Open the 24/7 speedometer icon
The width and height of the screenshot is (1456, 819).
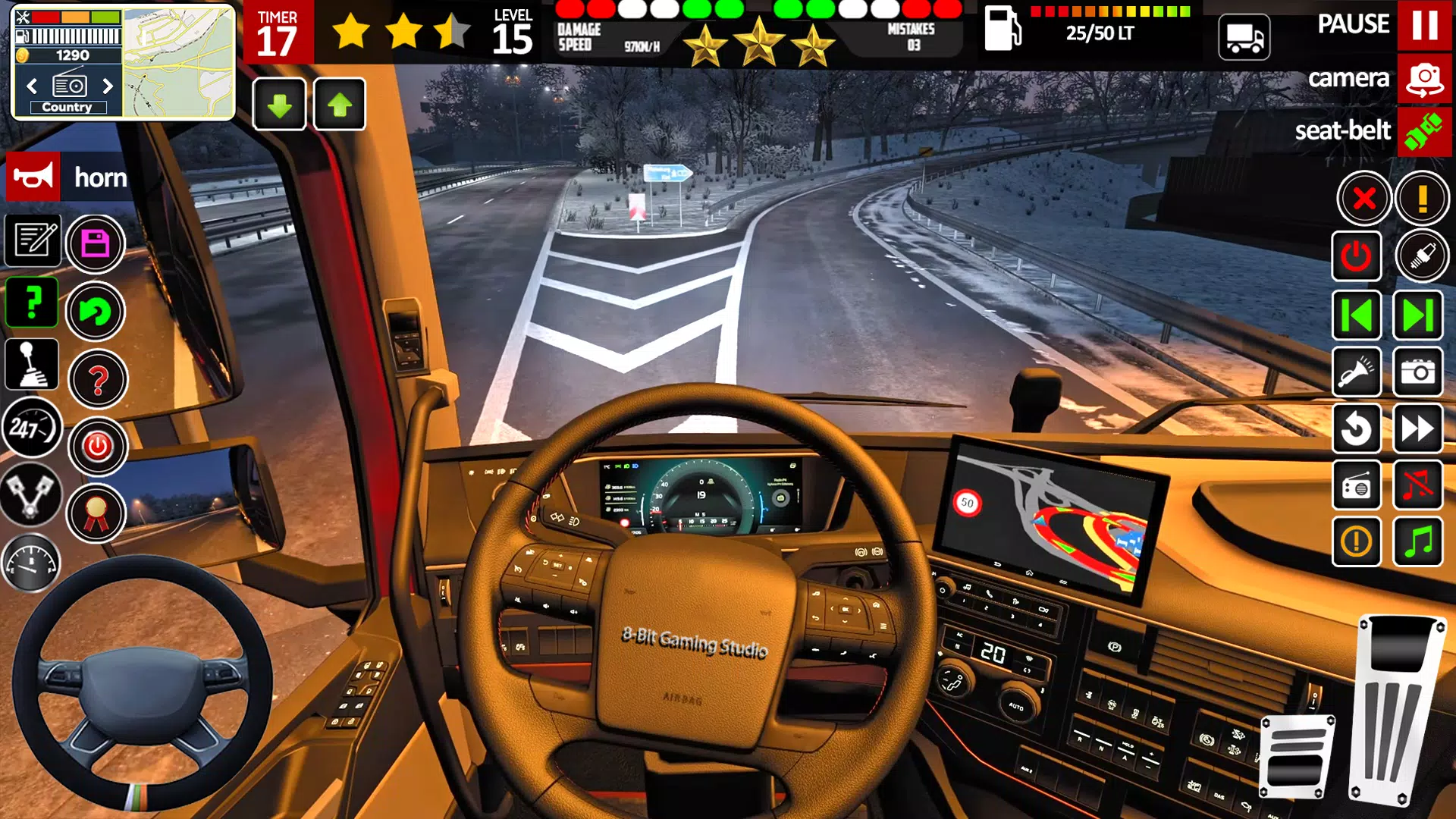point(31,428)
